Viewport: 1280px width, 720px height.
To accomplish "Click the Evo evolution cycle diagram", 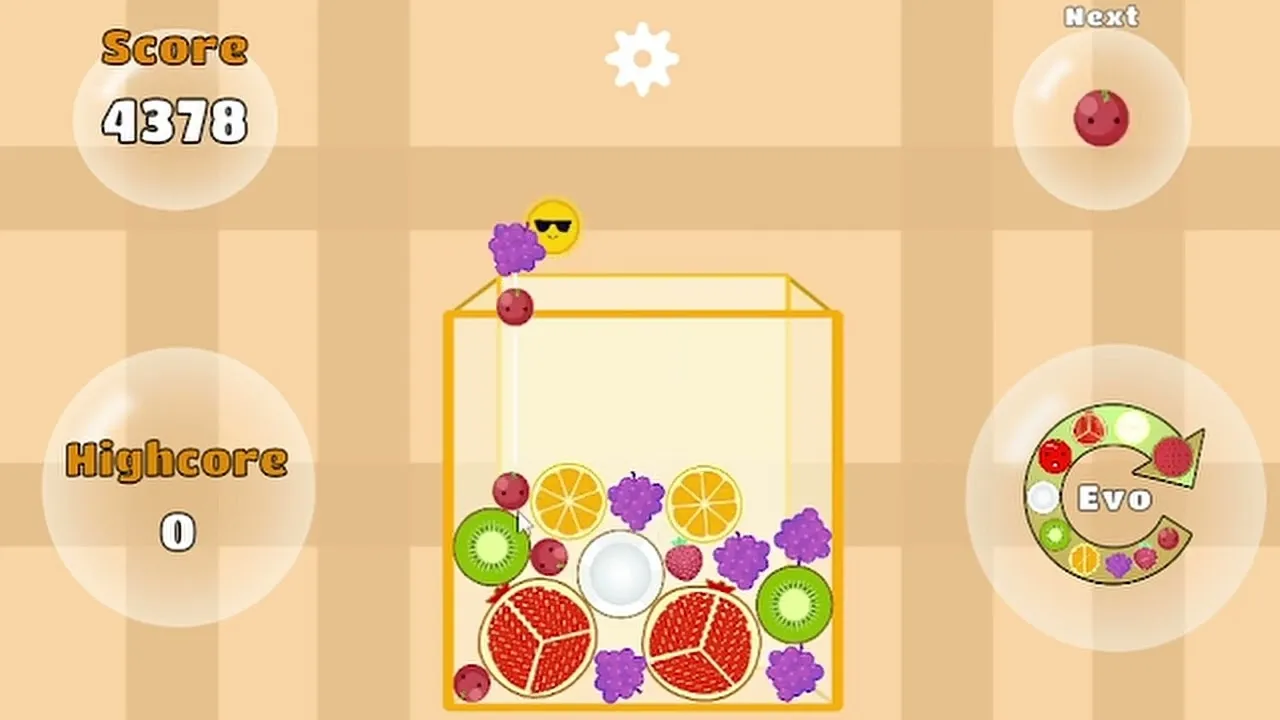I will [x=1115, y=495].
